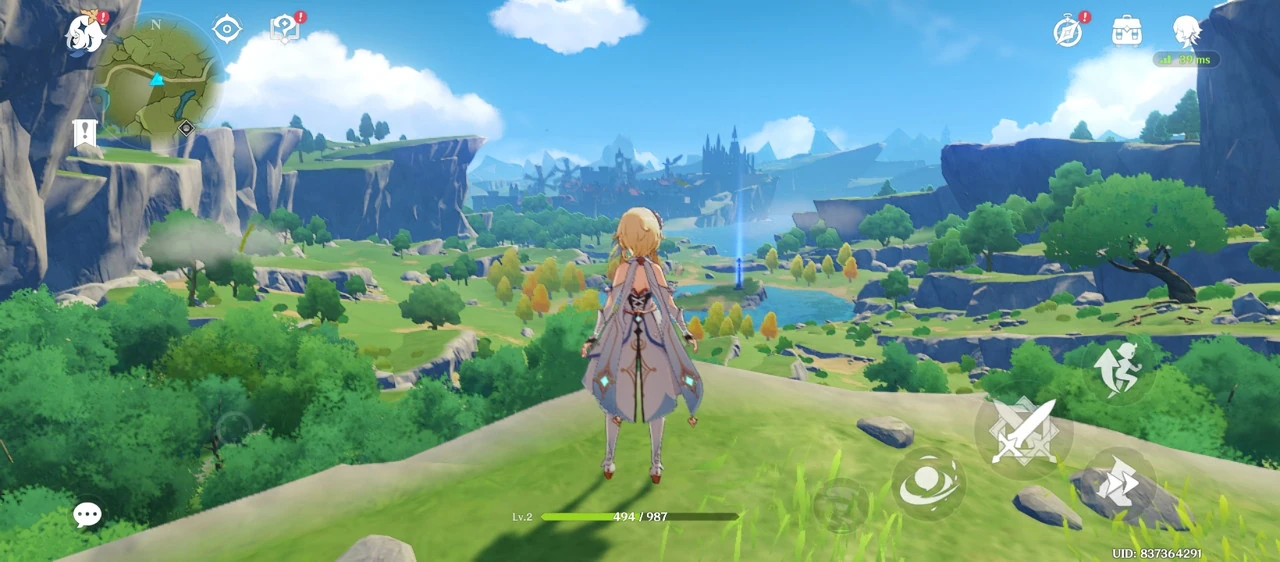Open the Adventurer Handbook compass icon
Screen dimensions: 1280x562
click(x=1068, y=31)
